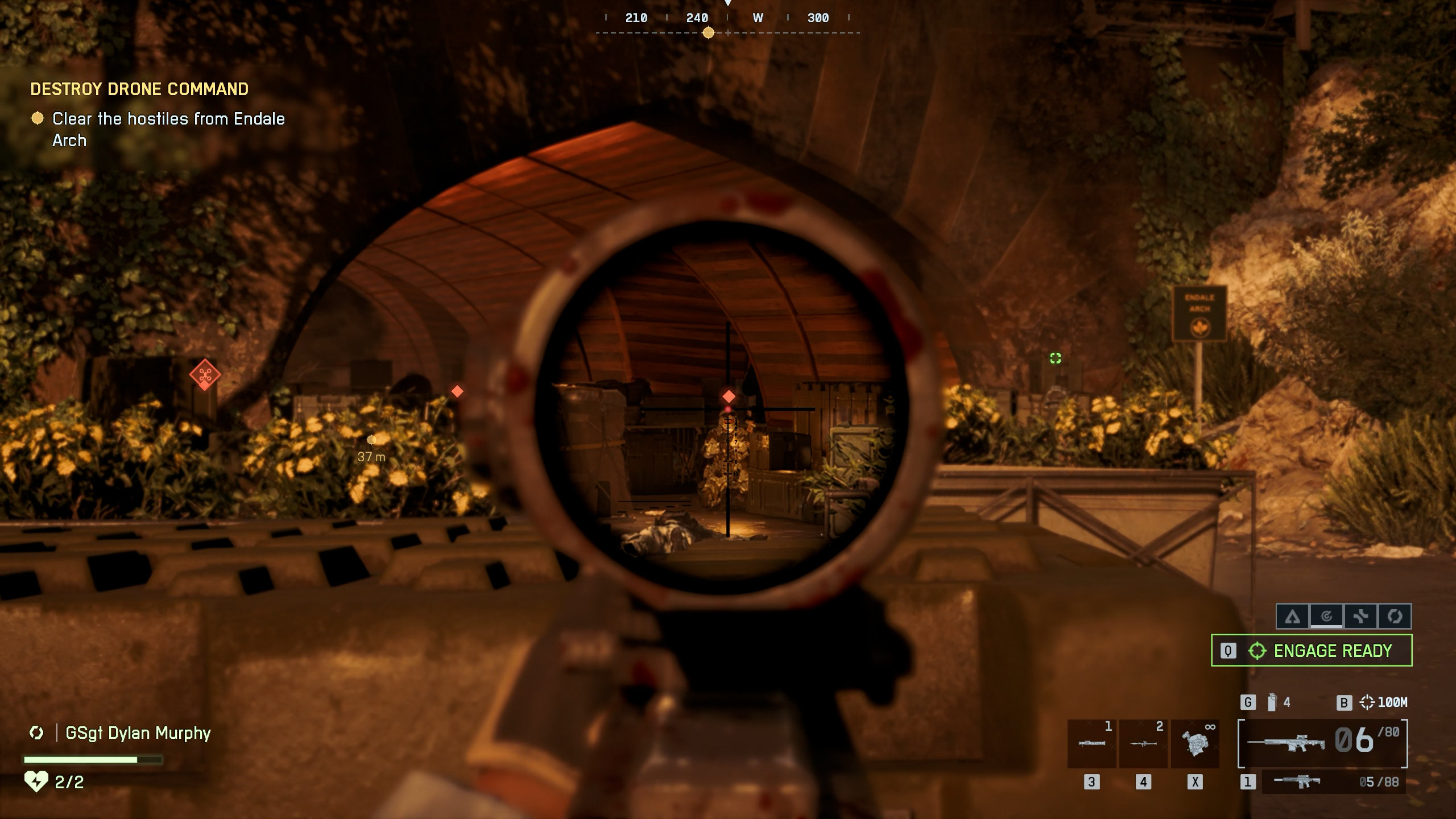Select the objective marker on the compass
1456x819 pixels.
point(708,33)
